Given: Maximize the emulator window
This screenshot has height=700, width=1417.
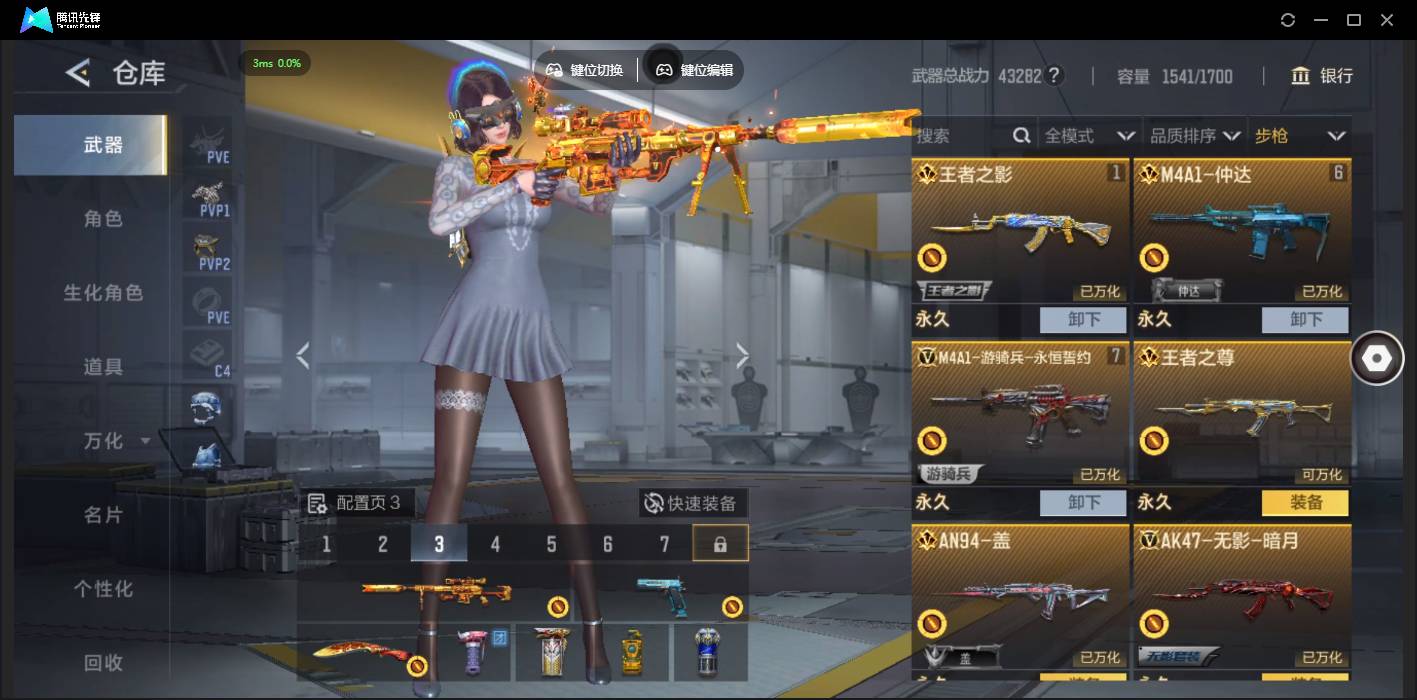Looking at the screenshot, I should pos(1354,20).
